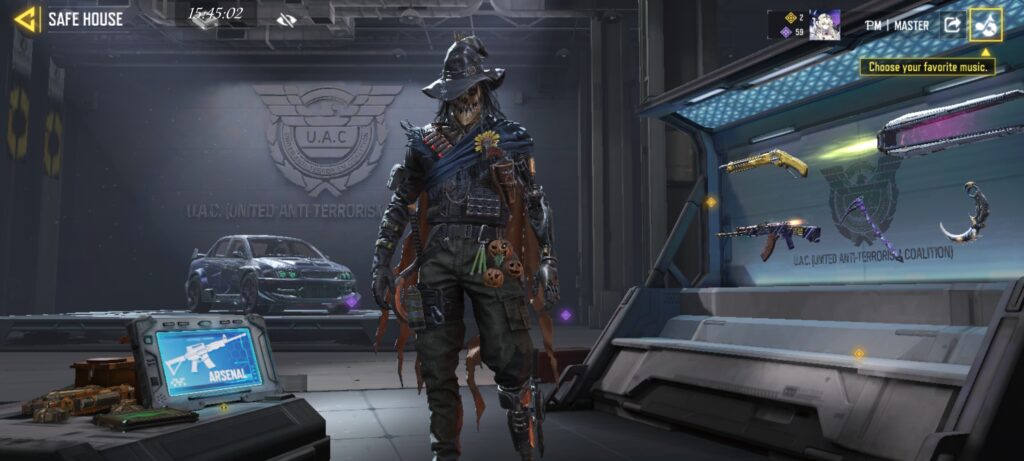This screenshot has width=1024, height=461.
Task: Click the share arrow button
Action: pos(952,25)
